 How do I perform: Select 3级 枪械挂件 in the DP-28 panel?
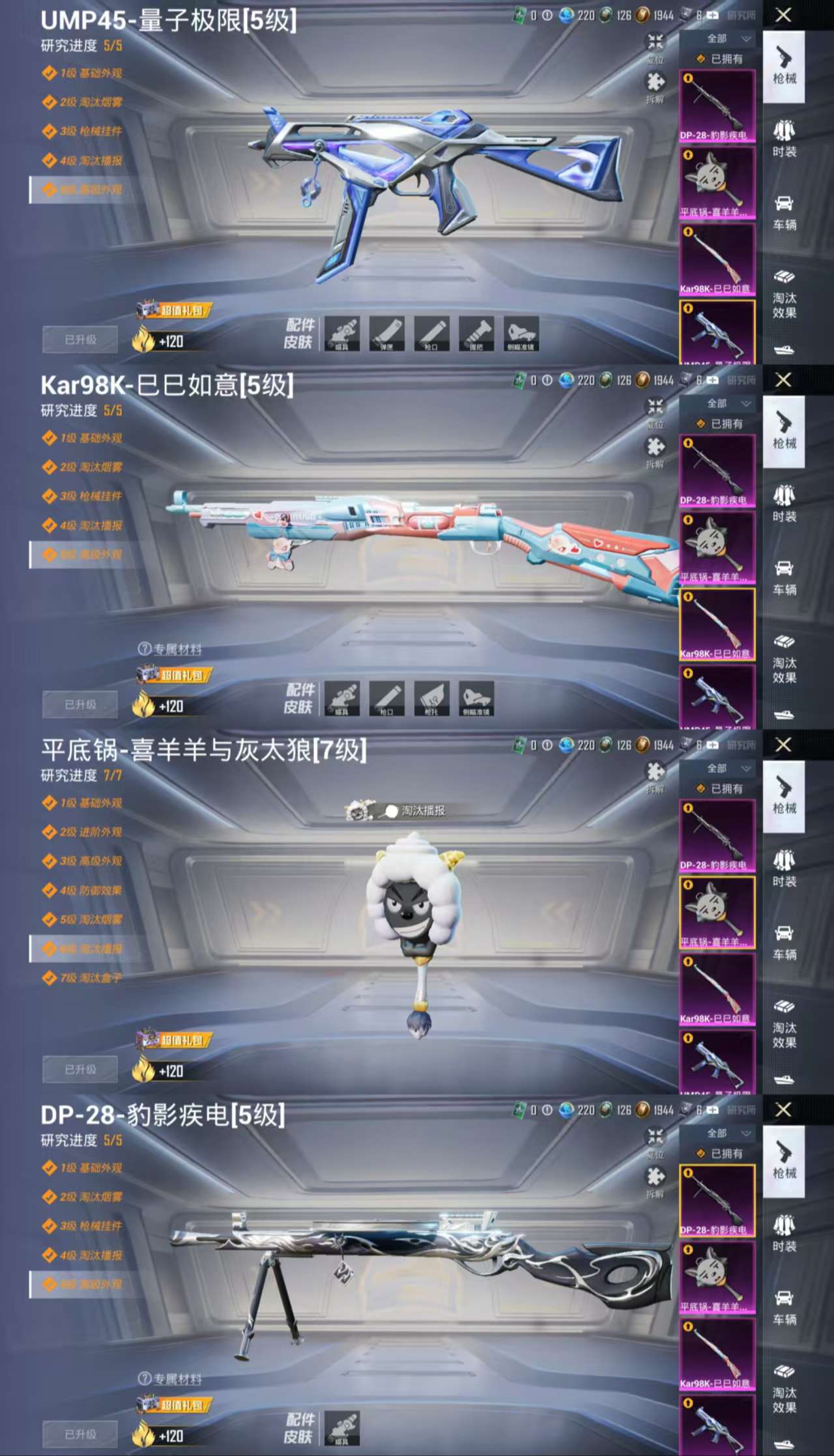click(x=90, y=1226)
